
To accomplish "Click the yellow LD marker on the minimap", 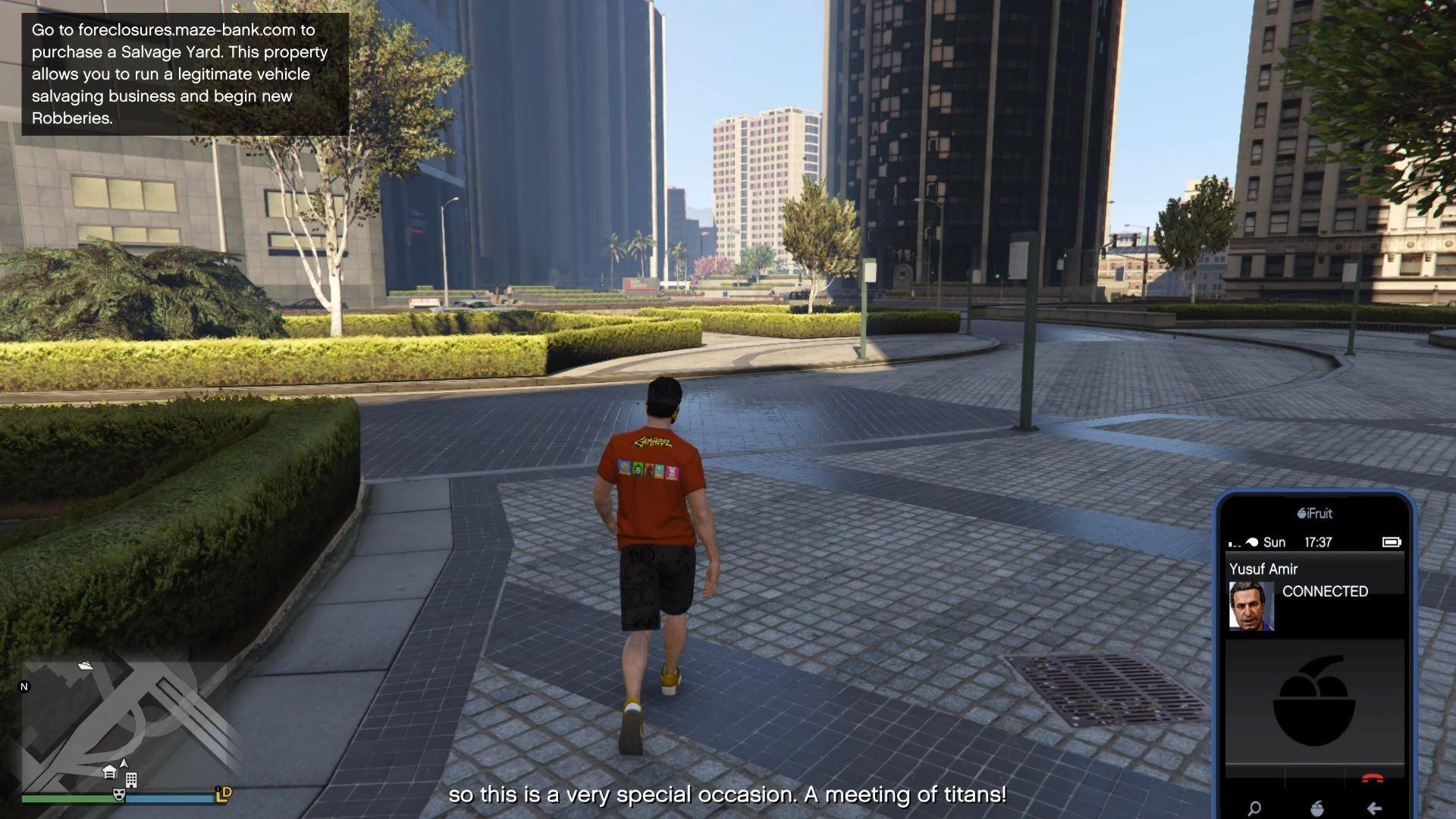I will pyautogui.click(x=224, y=794).
